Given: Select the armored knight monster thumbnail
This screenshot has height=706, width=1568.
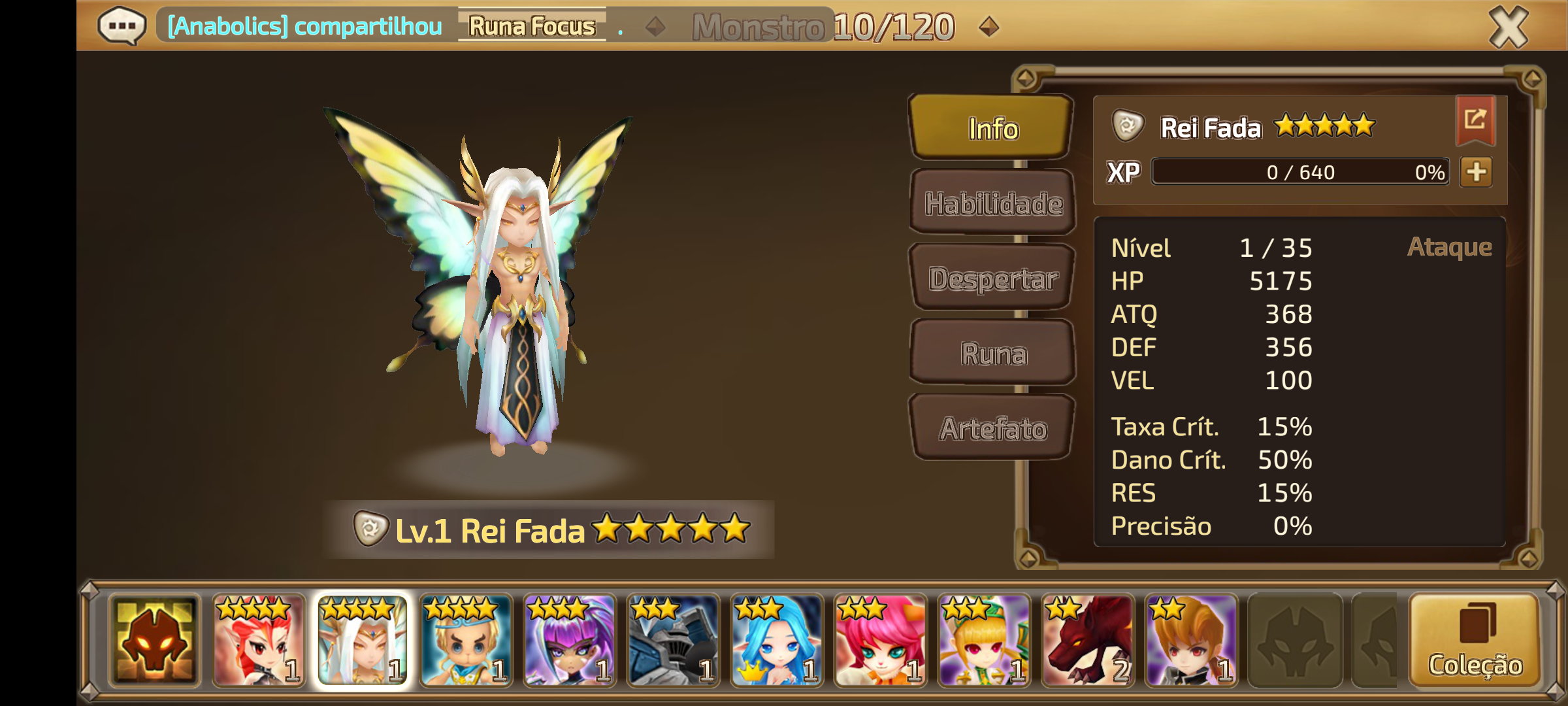Looking at the screenshot, I should (x=673, y=641).
